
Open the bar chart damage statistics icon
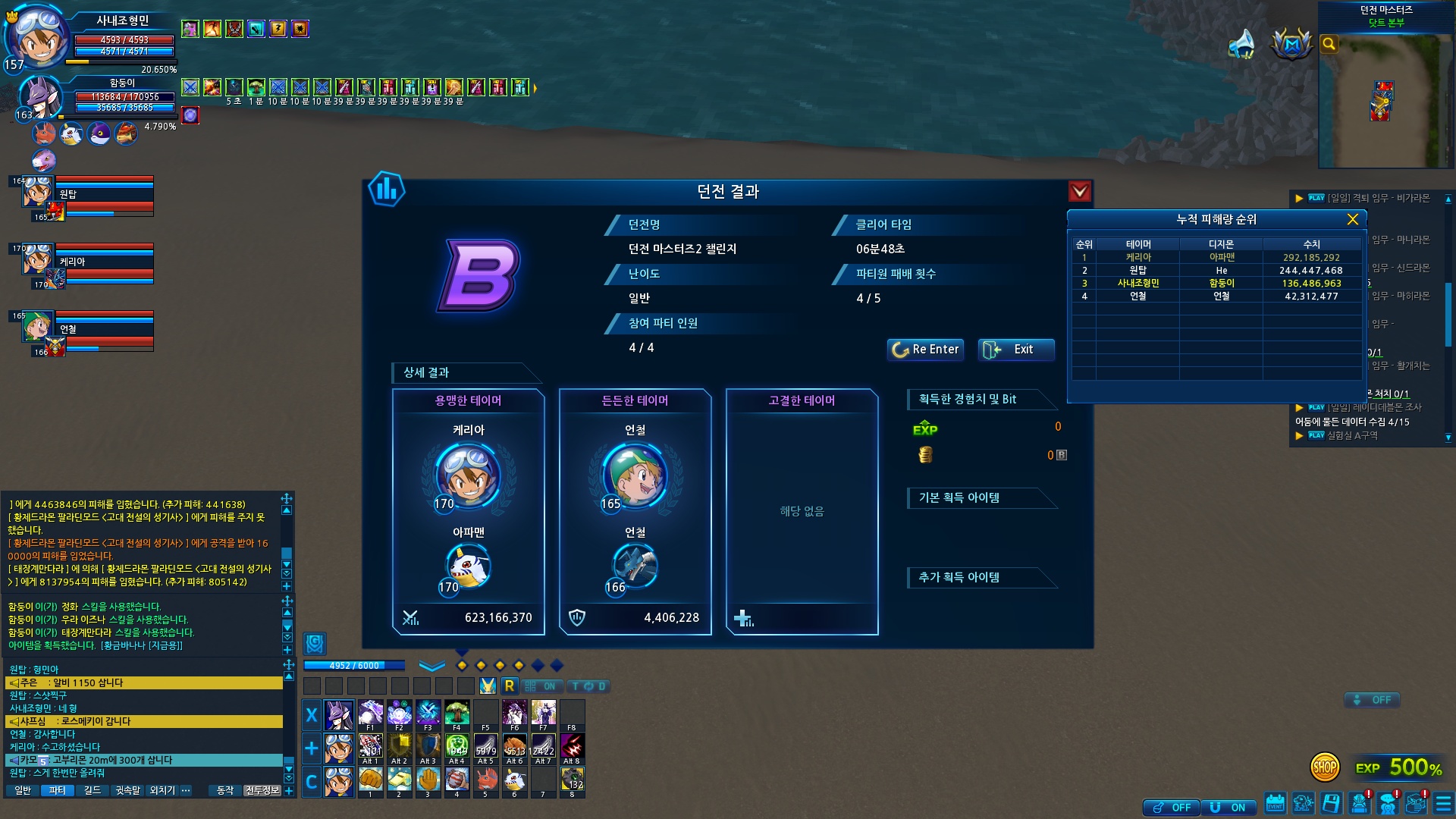tap(386, 189)
